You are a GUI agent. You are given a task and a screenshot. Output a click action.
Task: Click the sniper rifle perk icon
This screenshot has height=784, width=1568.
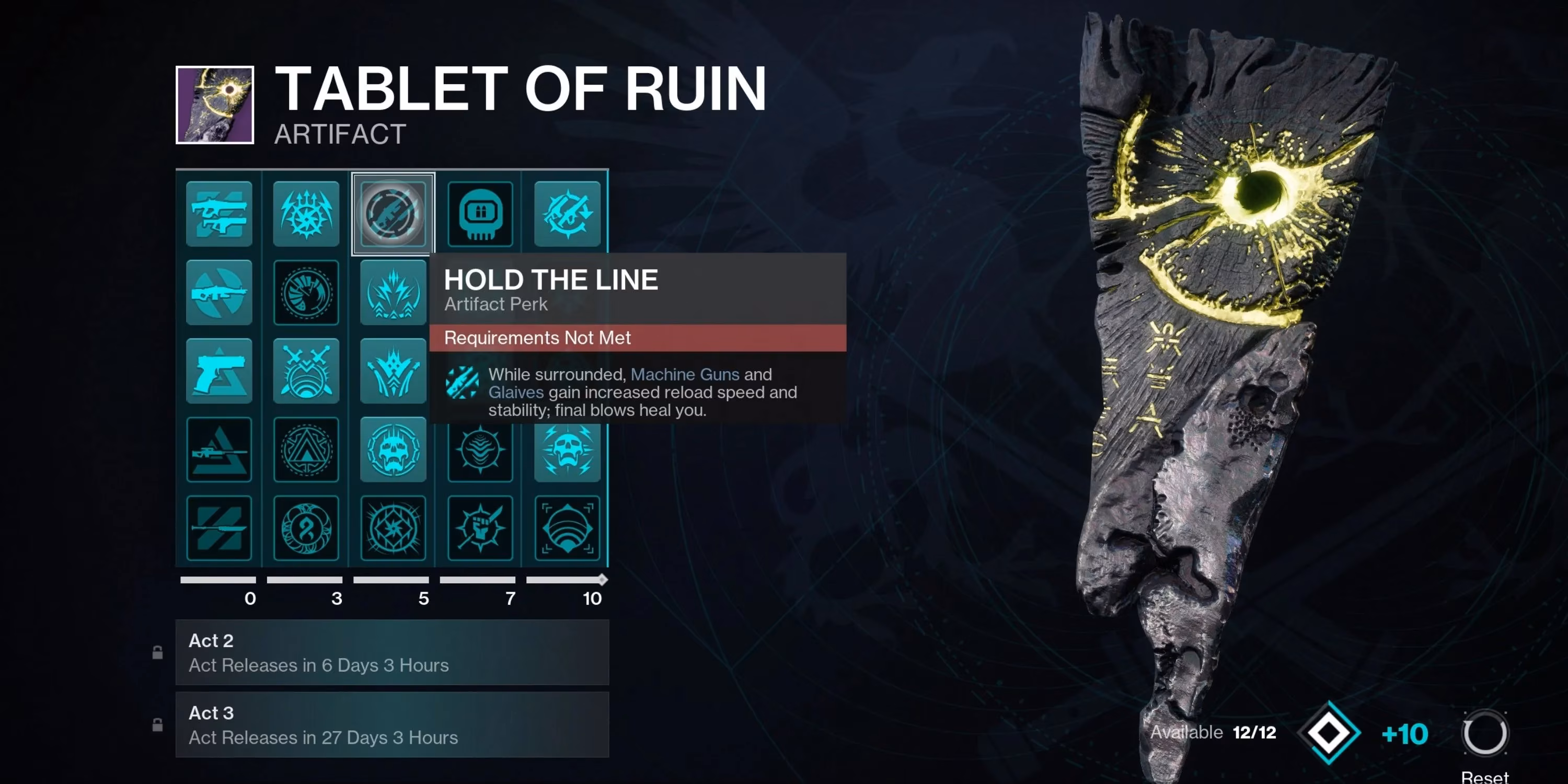coord(219,451)
